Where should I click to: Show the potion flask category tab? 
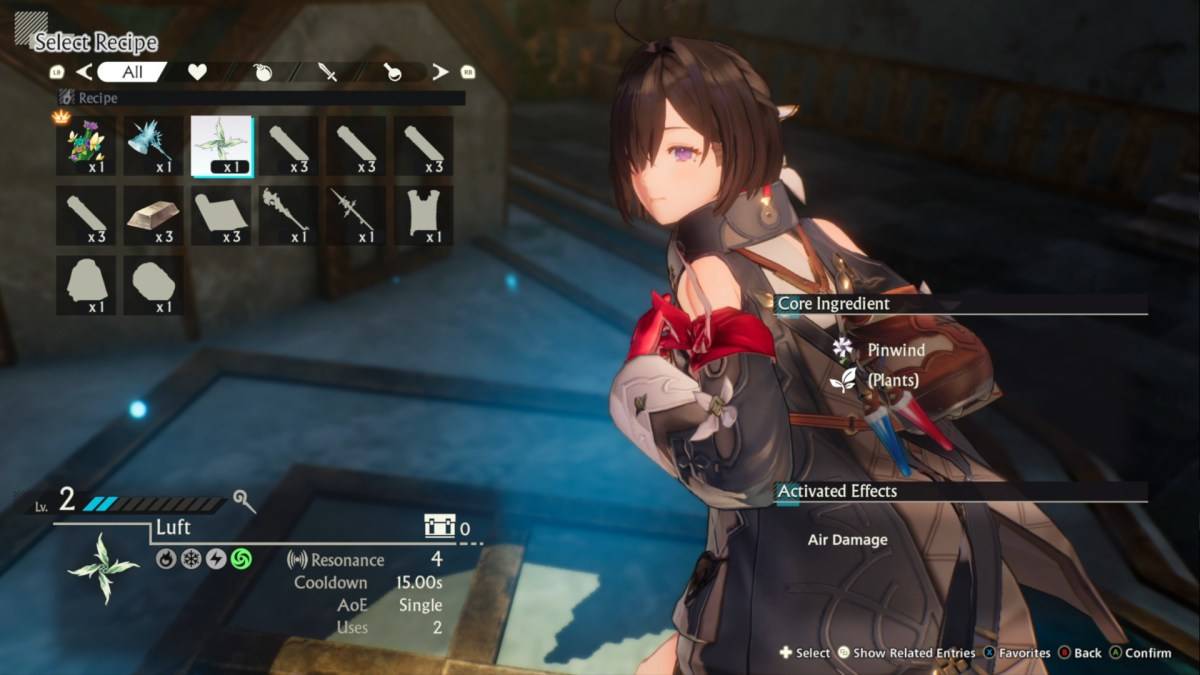[390, 72]
